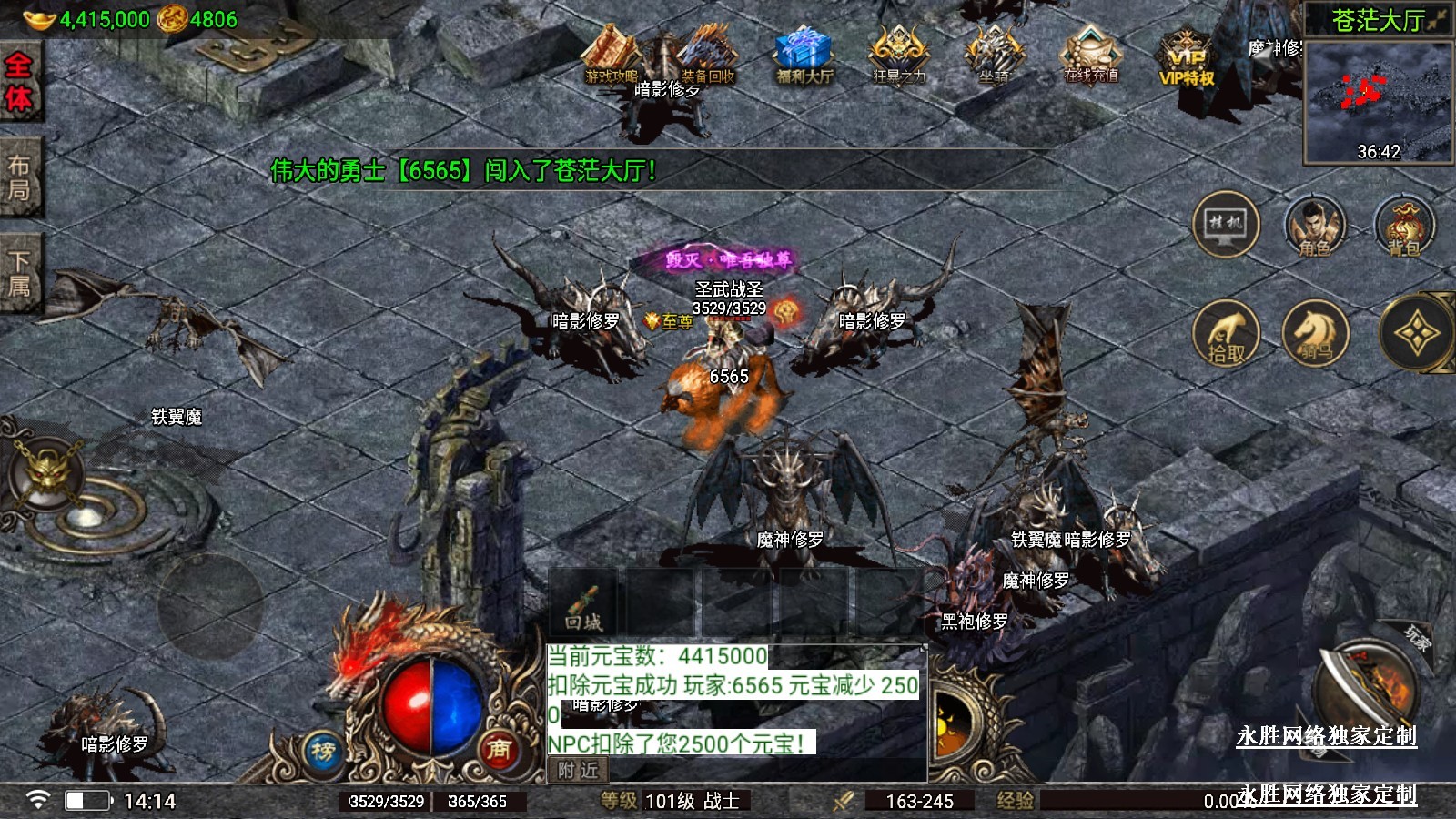Open the 背包 backpack inventory
This screenshot has height=819, width=1456.
[1404, 226]
